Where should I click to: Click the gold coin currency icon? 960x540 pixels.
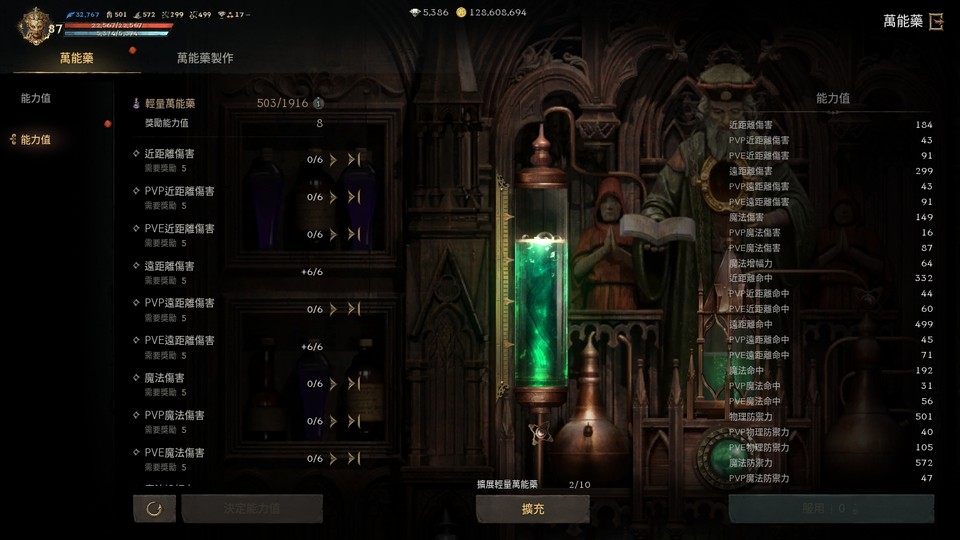[461, 12]
